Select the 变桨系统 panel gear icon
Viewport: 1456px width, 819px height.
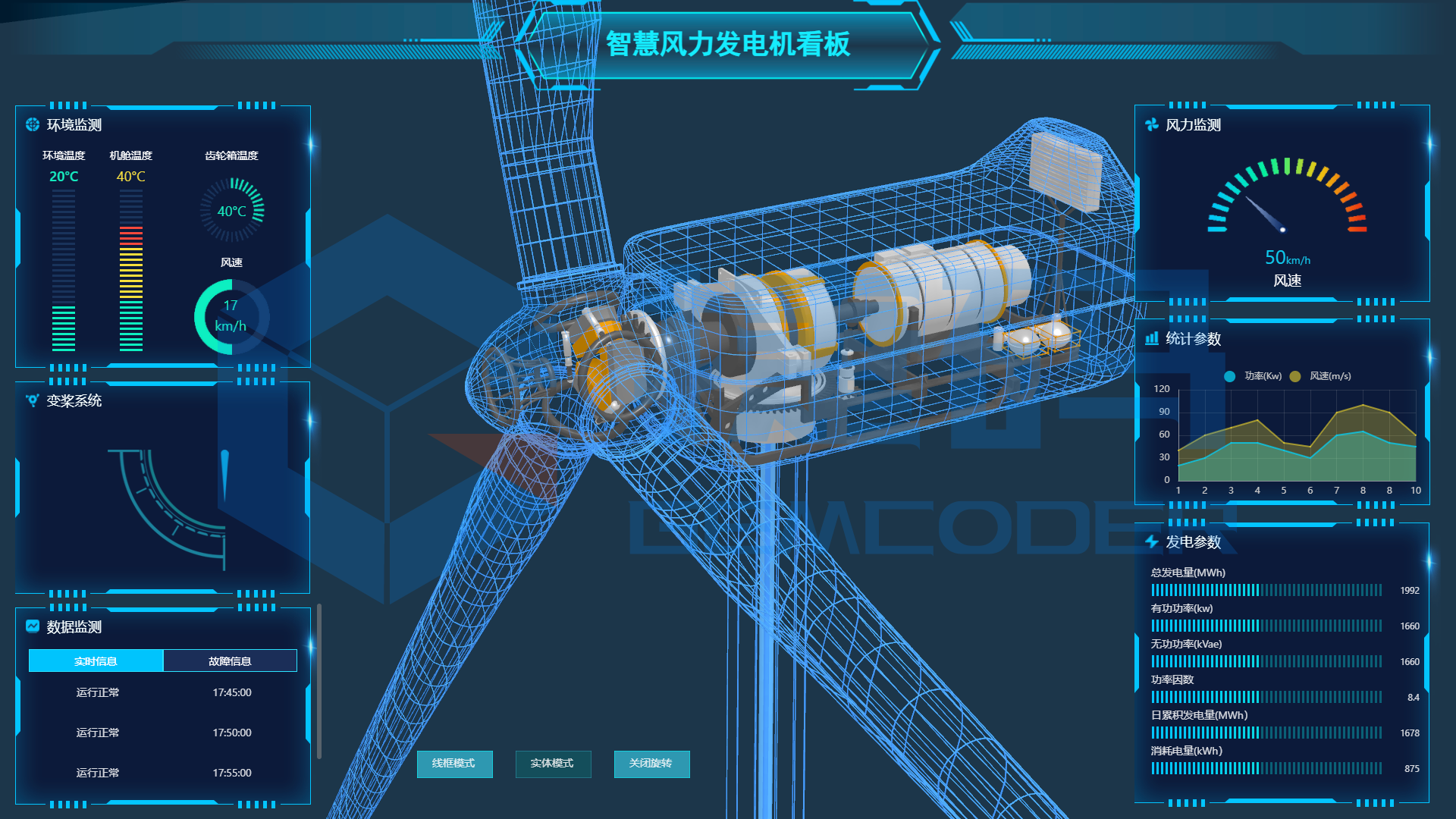pyautogui.click(x=31, y=401)
